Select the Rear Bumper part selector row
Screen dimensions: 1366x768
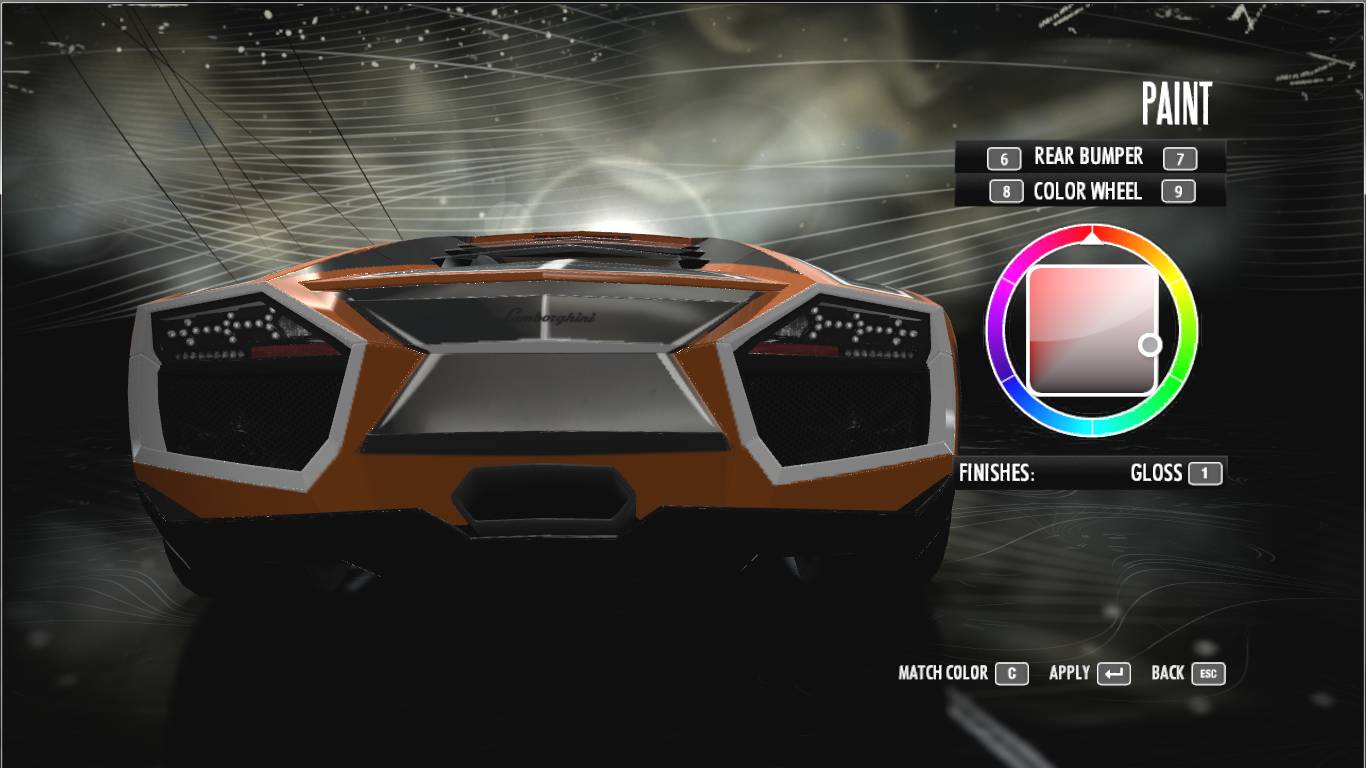click(x=1088, y=157)
